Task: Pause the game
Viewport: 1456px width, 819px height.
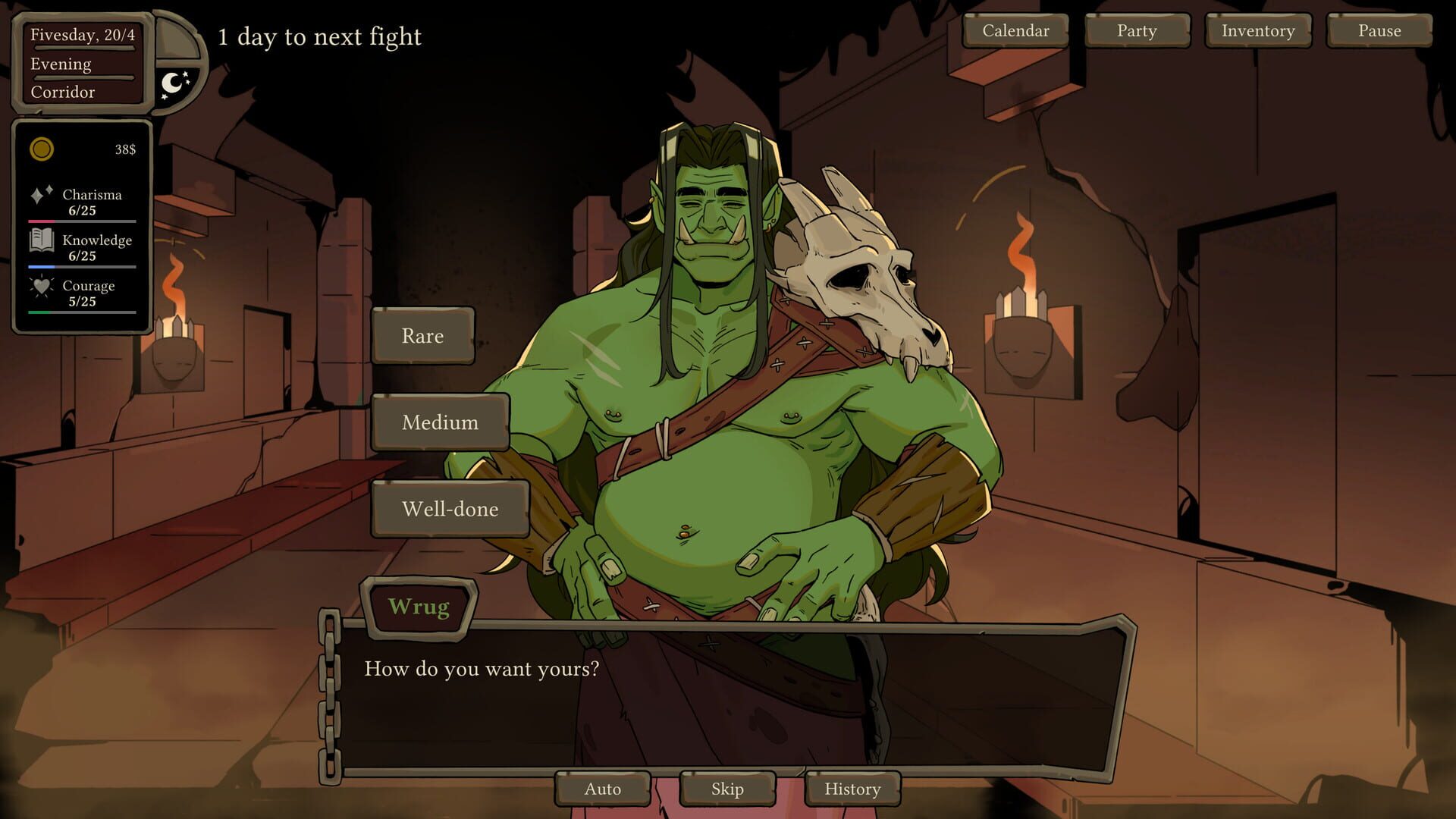Action: 1379,31
